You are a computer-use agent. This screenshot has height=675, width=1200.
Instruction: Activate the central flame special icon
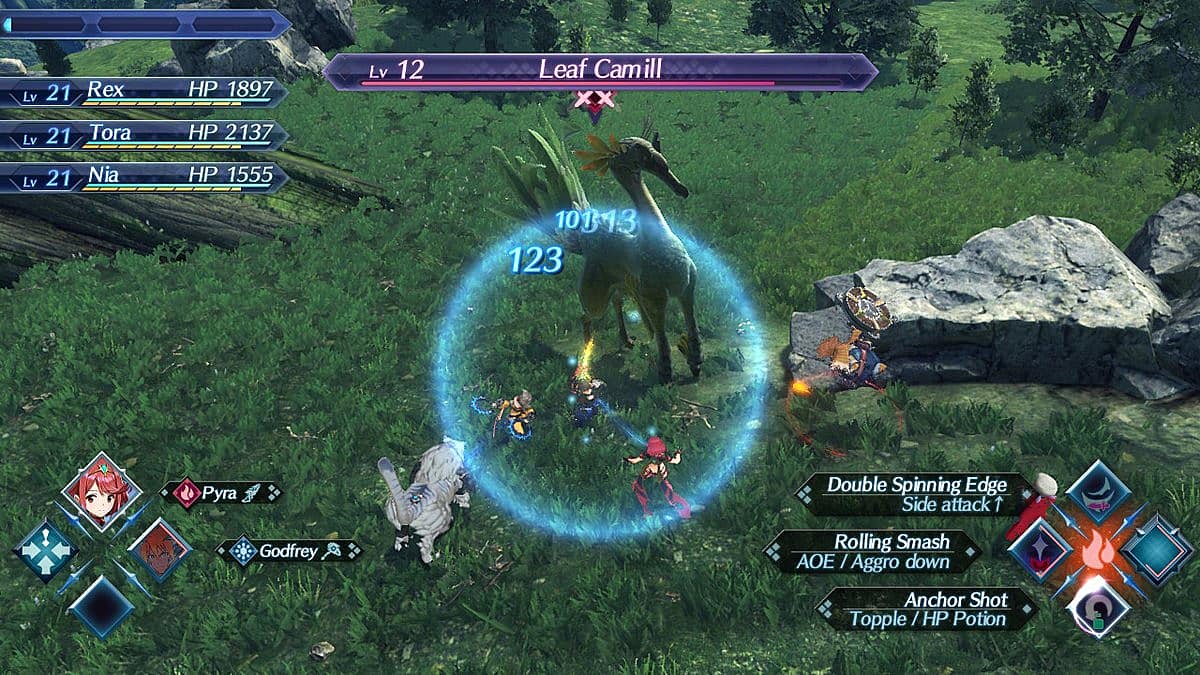(x=1098, y=551)
